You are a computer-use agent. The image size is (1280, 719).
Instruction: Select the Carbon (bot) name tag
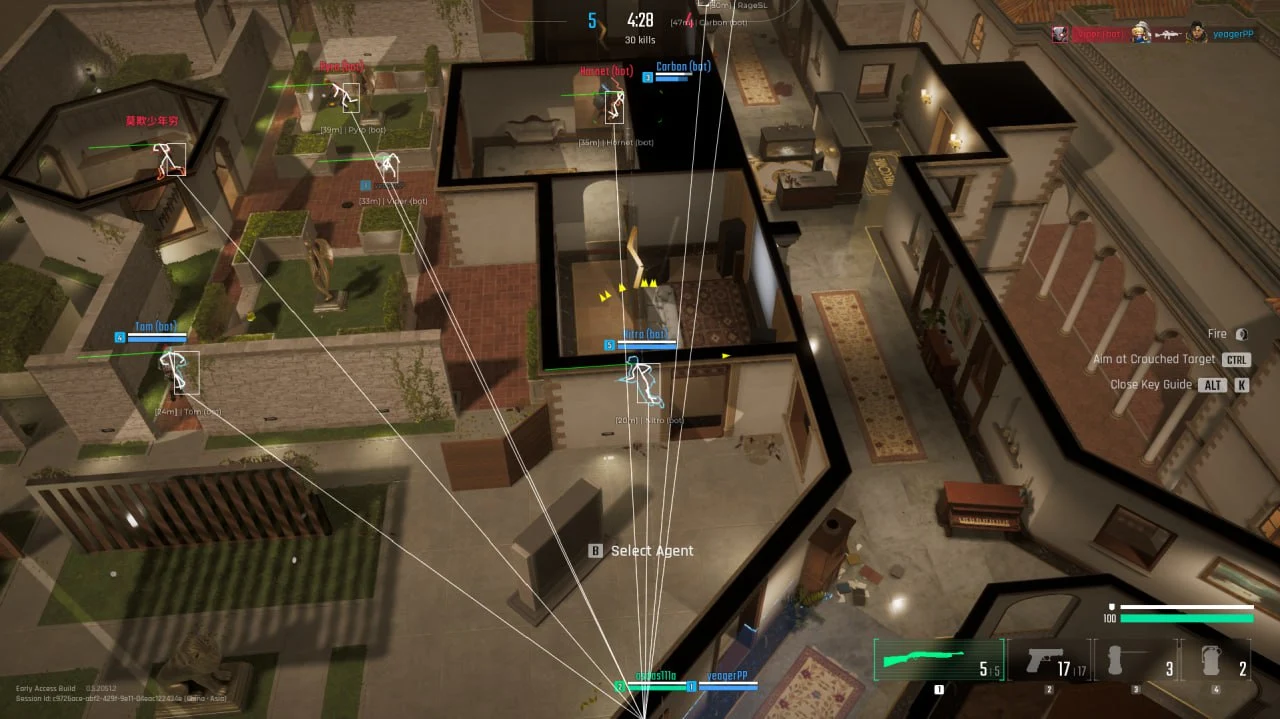point(683,67)
